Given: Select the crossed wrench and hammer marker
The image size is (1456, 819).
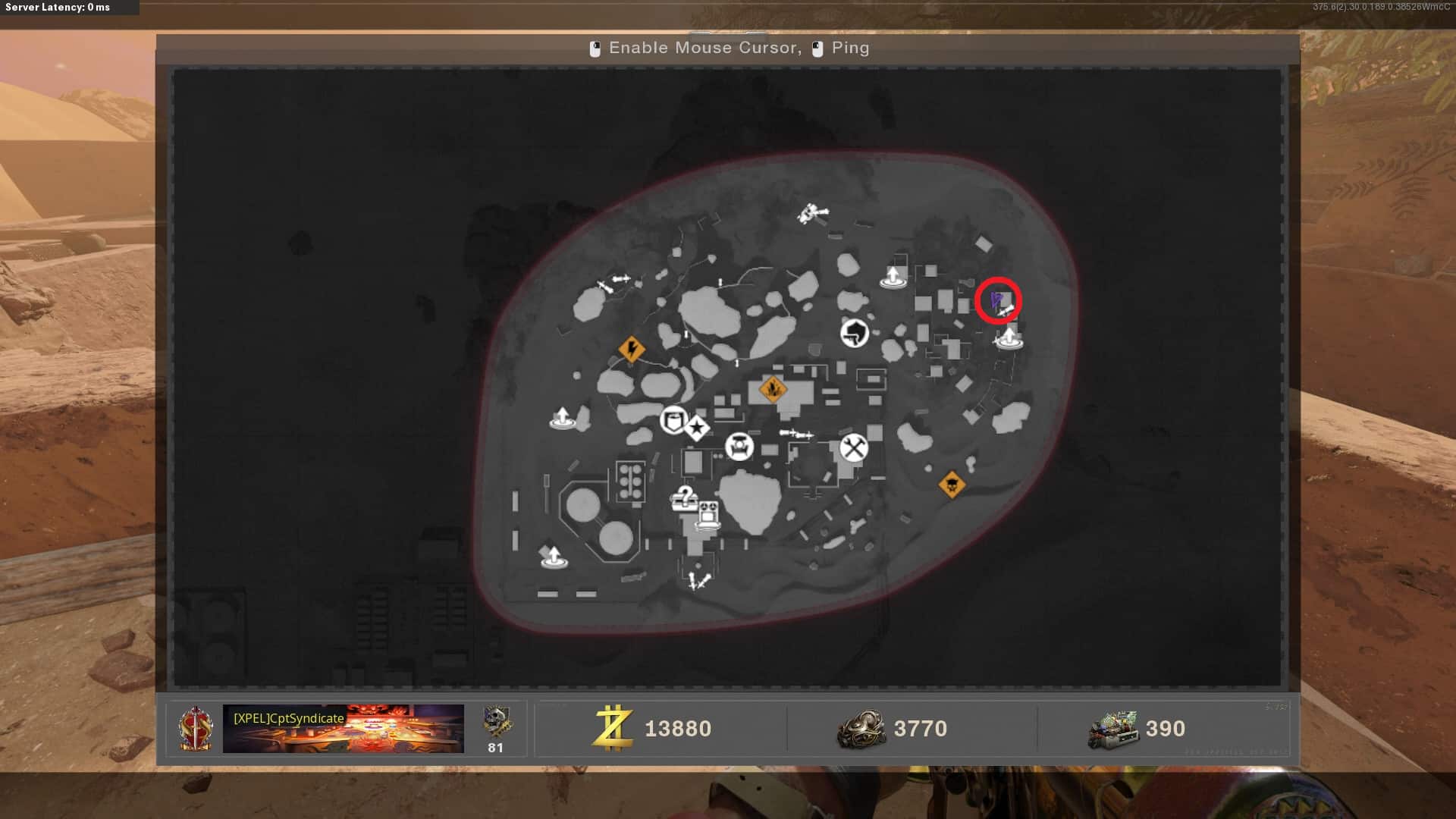Looking at the screenshot, I should [x=853, y=448].
